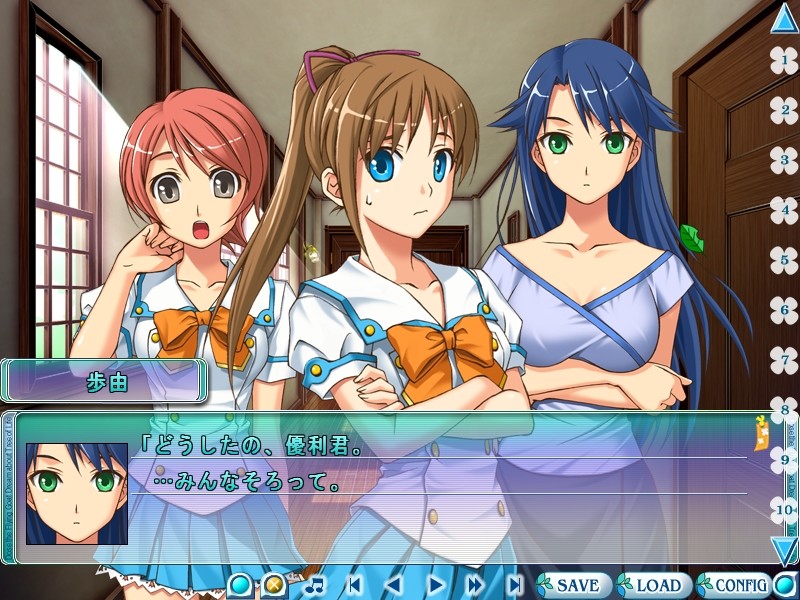Choose quick slot clover number 5

coord(784,259)
